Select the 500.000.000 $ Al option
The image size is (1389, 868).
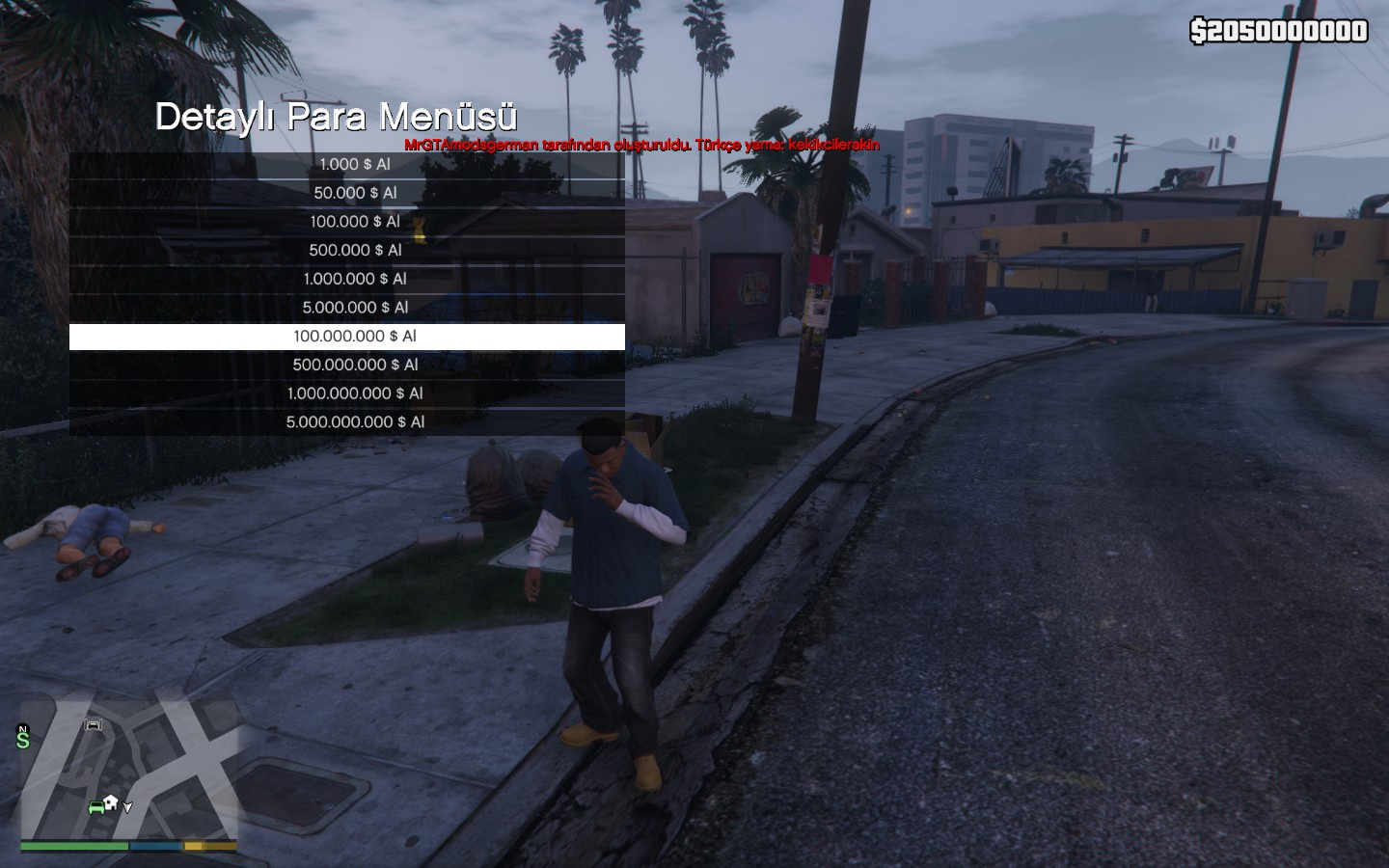[x=355, y=365]
